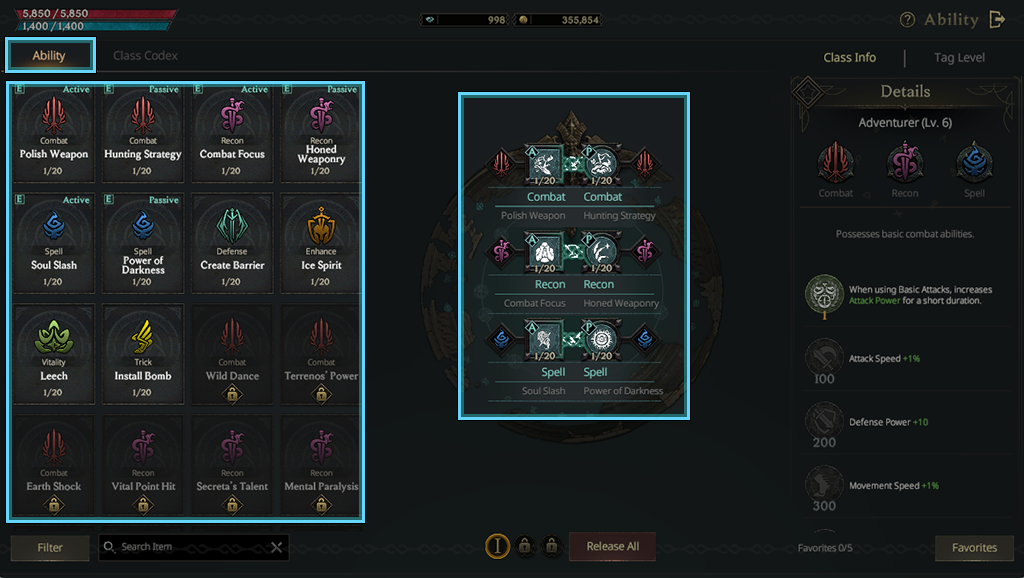Select the Polish Weapon ability card

[54, 133]
